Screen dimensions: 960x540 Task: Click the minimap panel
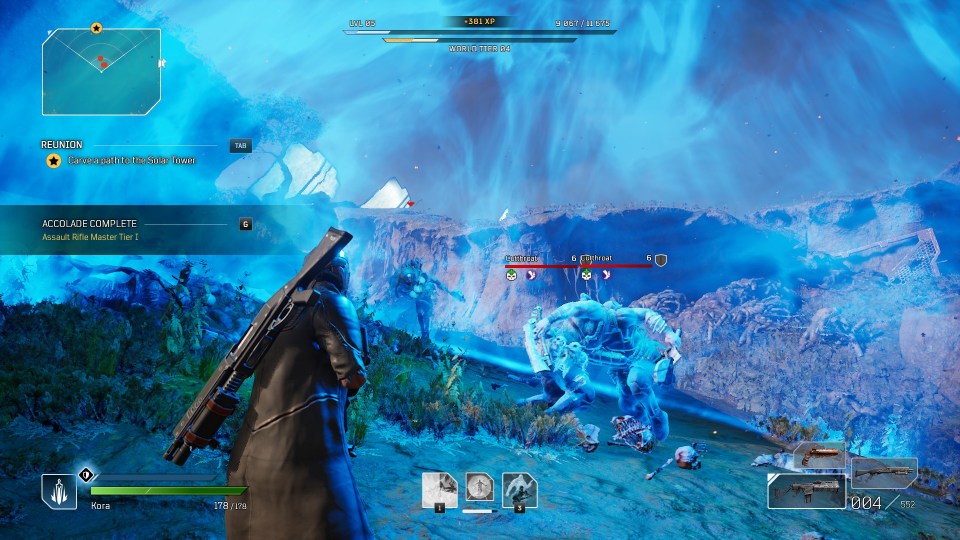point(102,70)
